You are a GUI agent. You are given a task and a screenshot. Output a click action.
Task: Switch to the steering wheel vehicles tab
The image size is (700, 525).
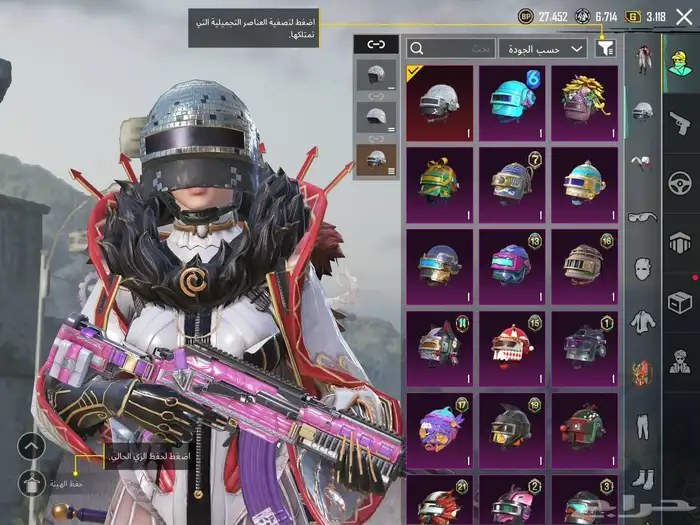pyautogui.click(x=681, y=181)
